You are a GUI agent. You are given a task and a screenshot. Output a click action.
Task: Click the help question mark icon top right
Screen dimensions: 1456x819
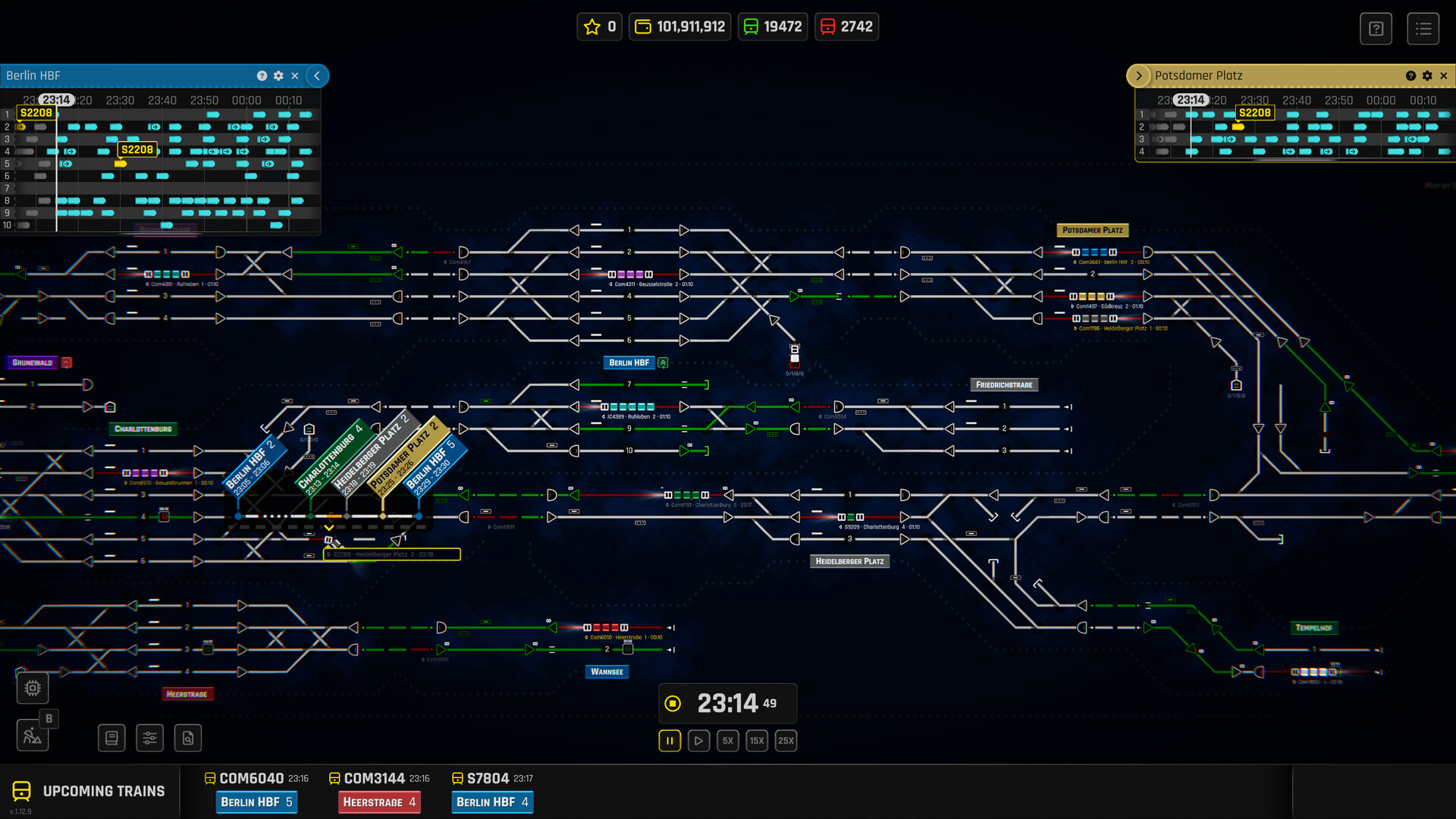tap(1376, 28)
